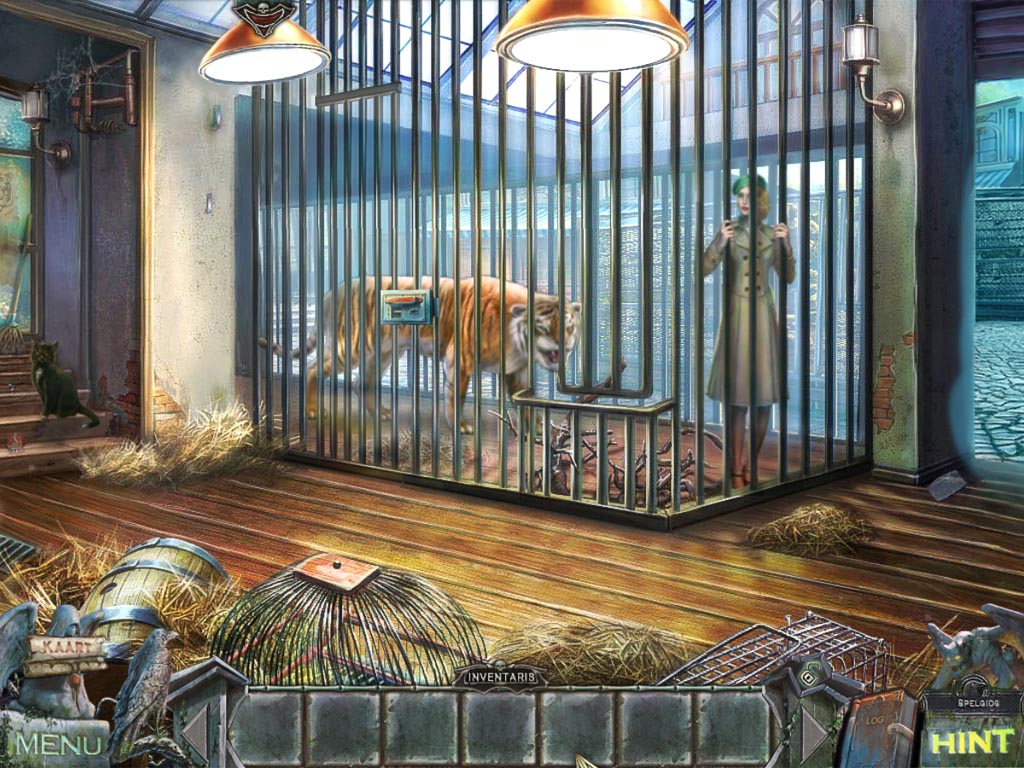This screenshot has width=1024, height=768.
Task: Use the Hint button
Action: click(972, 741)
